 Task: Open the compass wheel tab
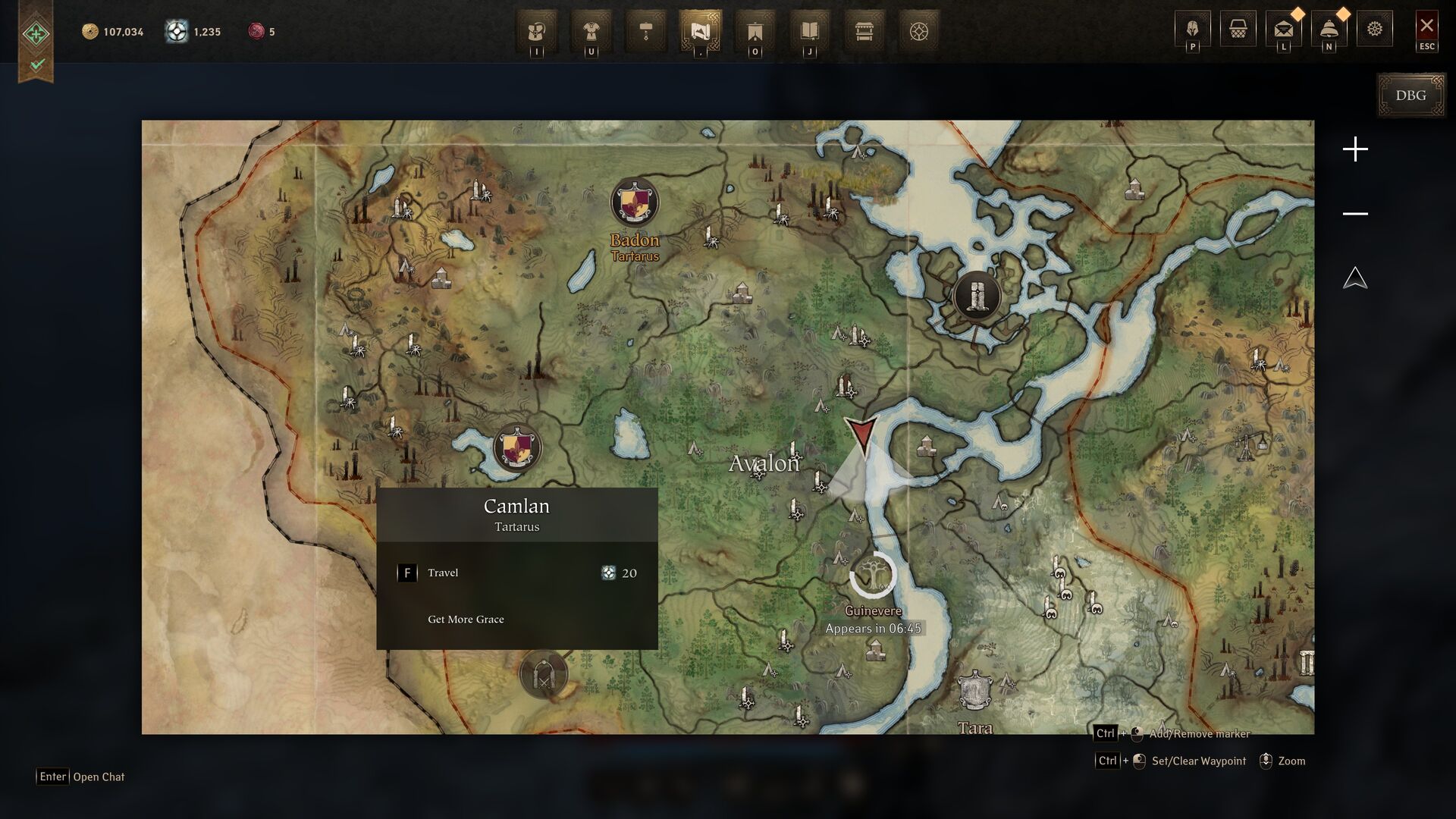tap(918, 31)
